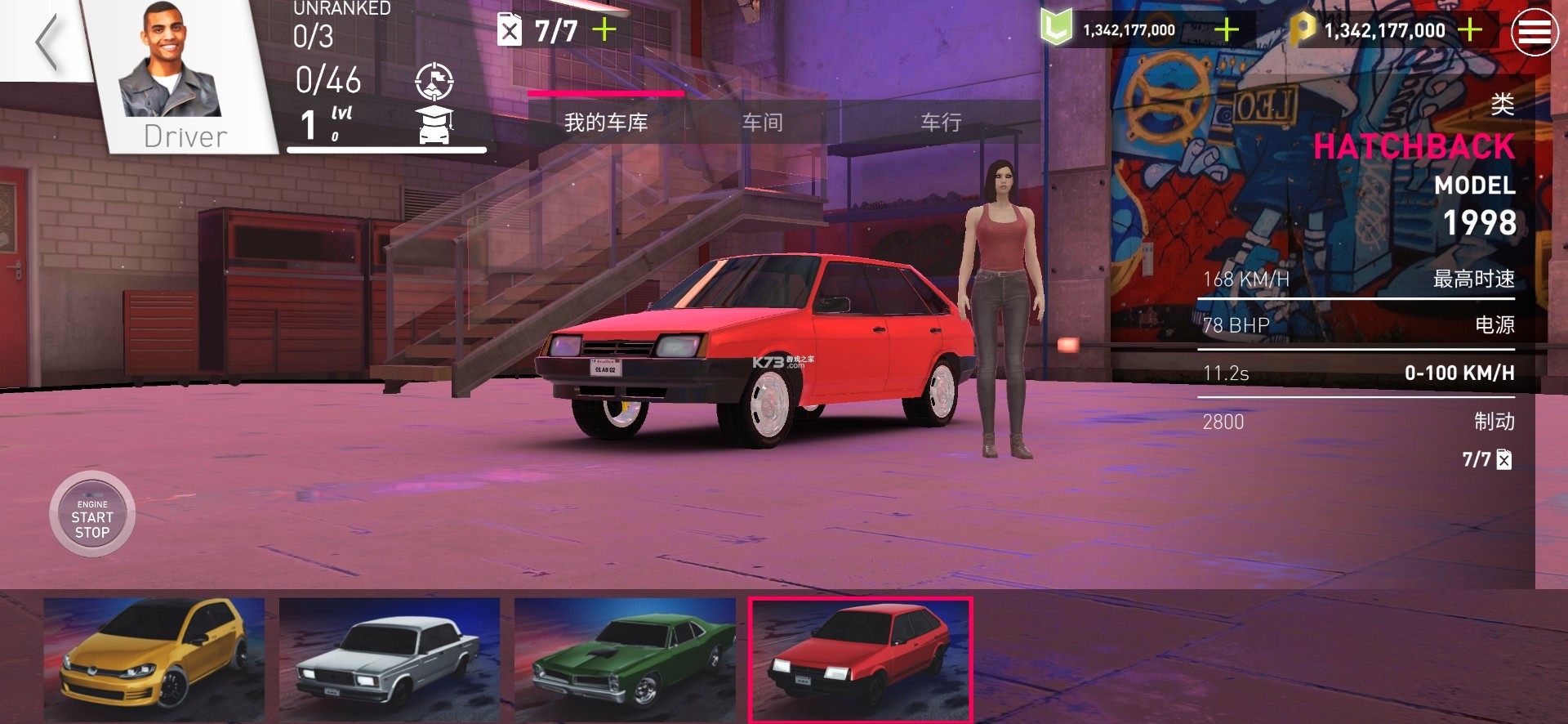The width and height of the screenshot is (1568, 724).
Task: Select the white sedan thumbnail
Action: pos(390,659)
